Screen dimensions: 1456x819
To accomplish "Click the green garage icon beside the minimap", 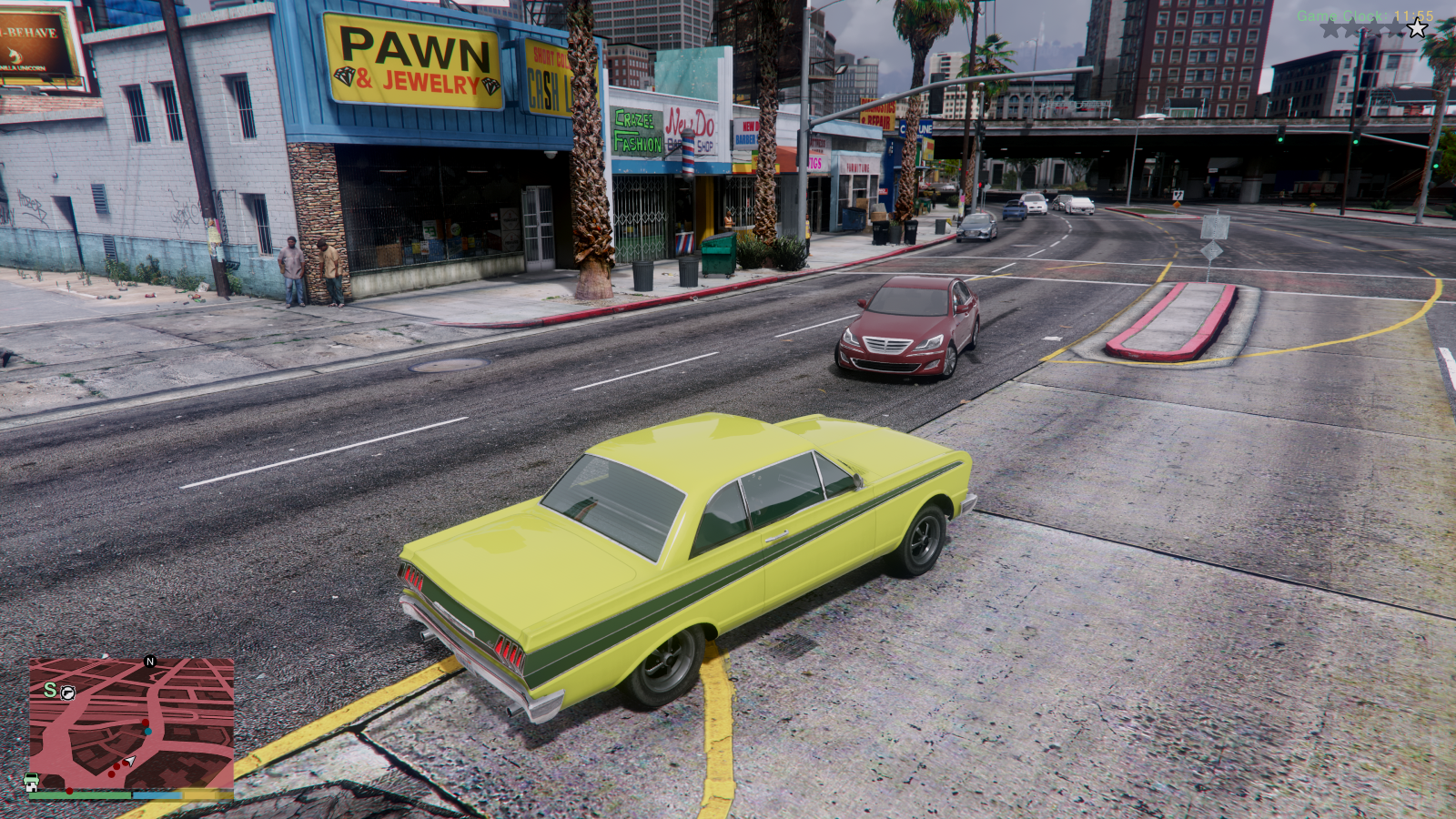I will coord(31,783).
